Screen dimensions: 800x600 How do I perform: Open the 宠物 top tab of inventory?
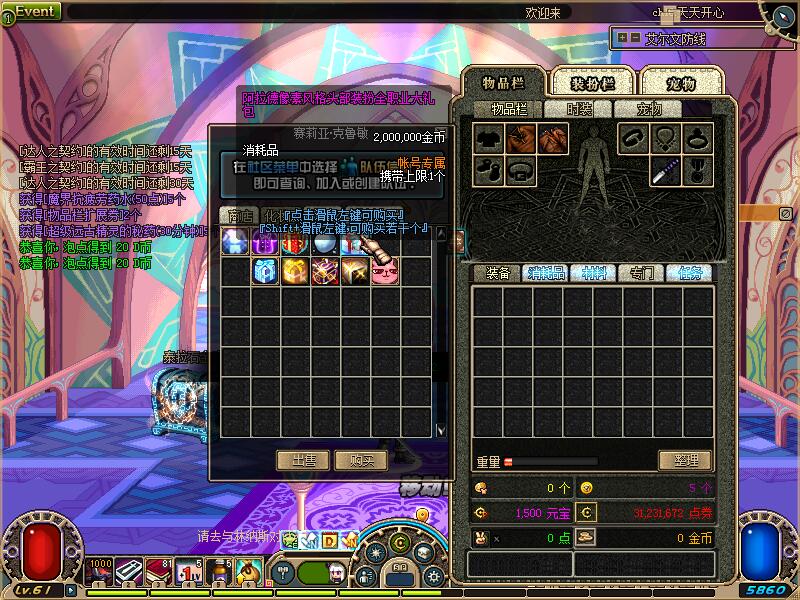681,83
